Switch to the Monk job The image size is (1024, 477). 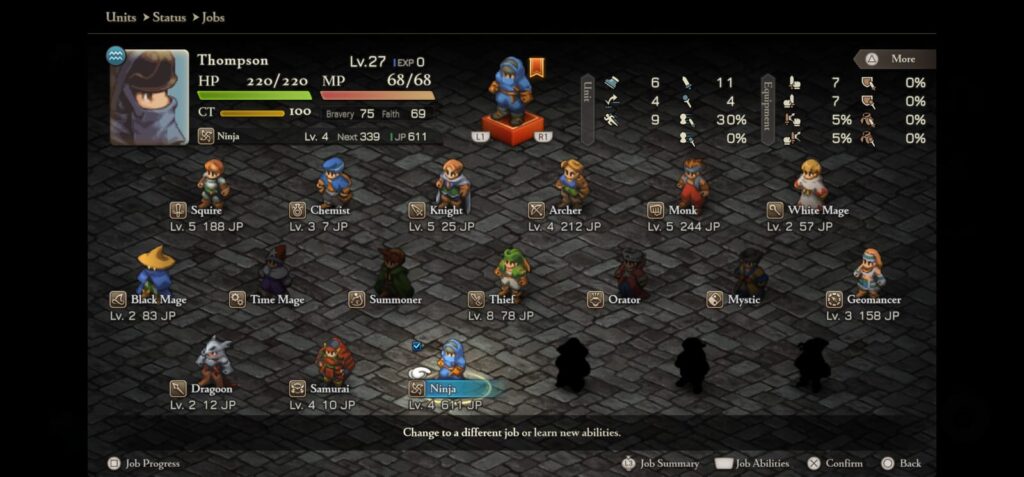coord(691,185)
